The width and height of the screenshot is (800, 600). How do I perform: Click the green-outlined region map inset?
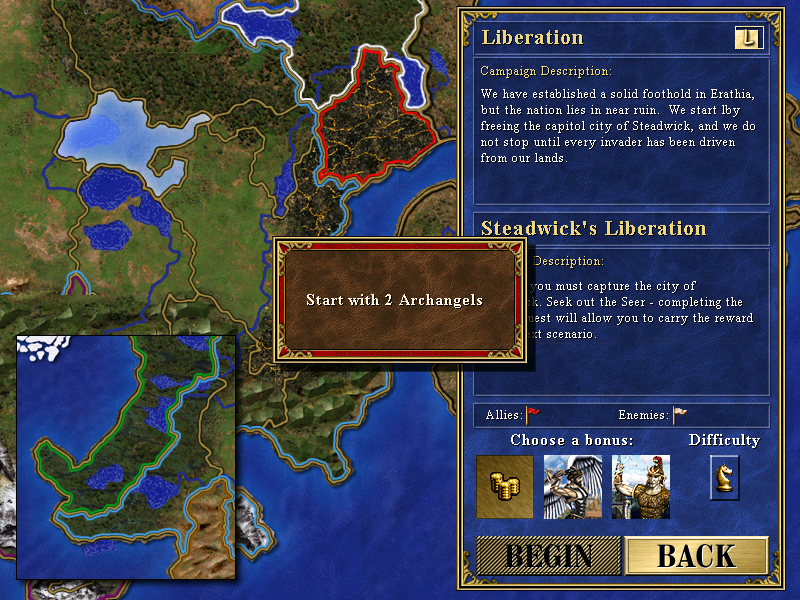coord(126,457)
